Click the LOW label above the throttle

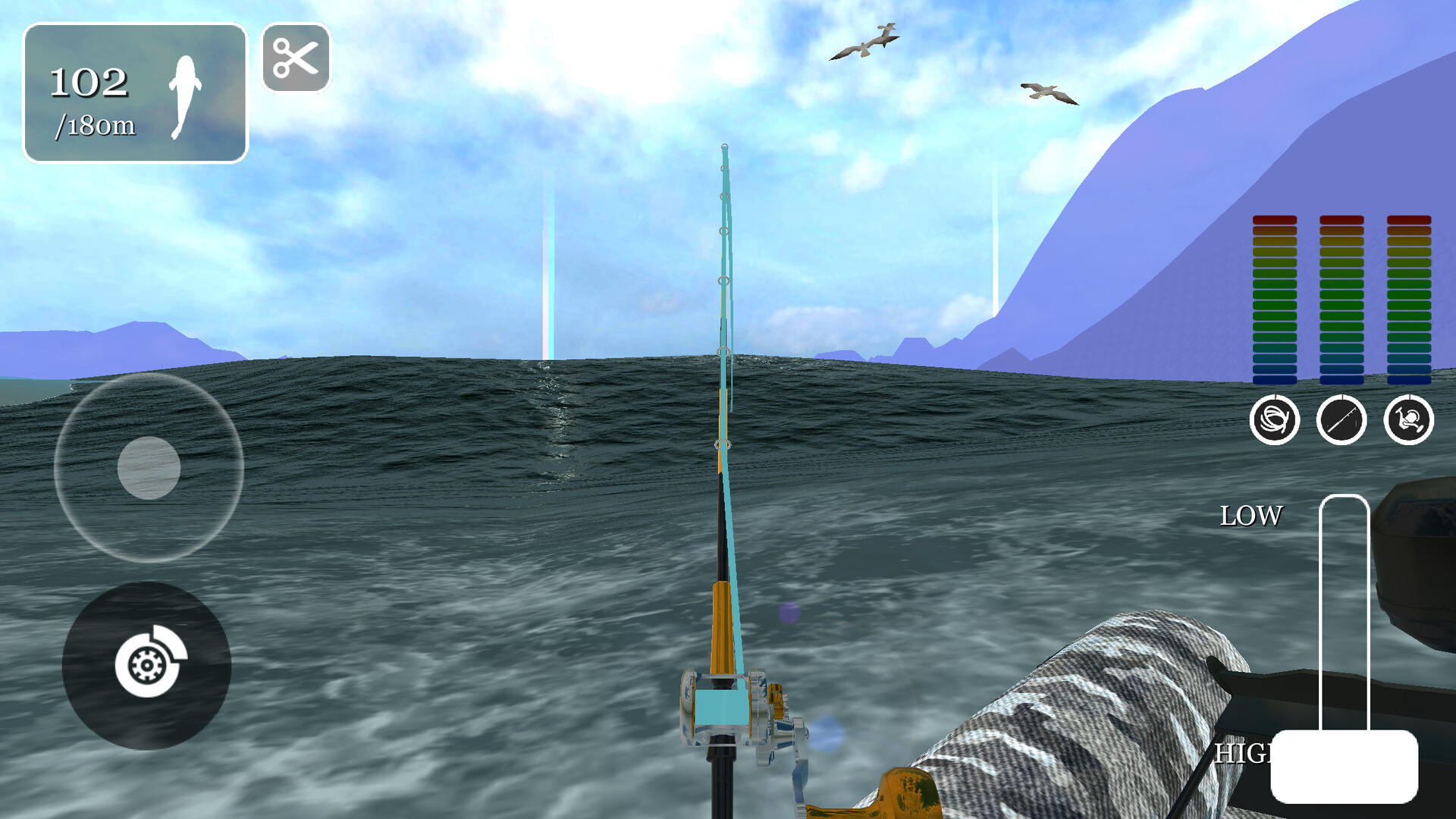pos(1251,516)
